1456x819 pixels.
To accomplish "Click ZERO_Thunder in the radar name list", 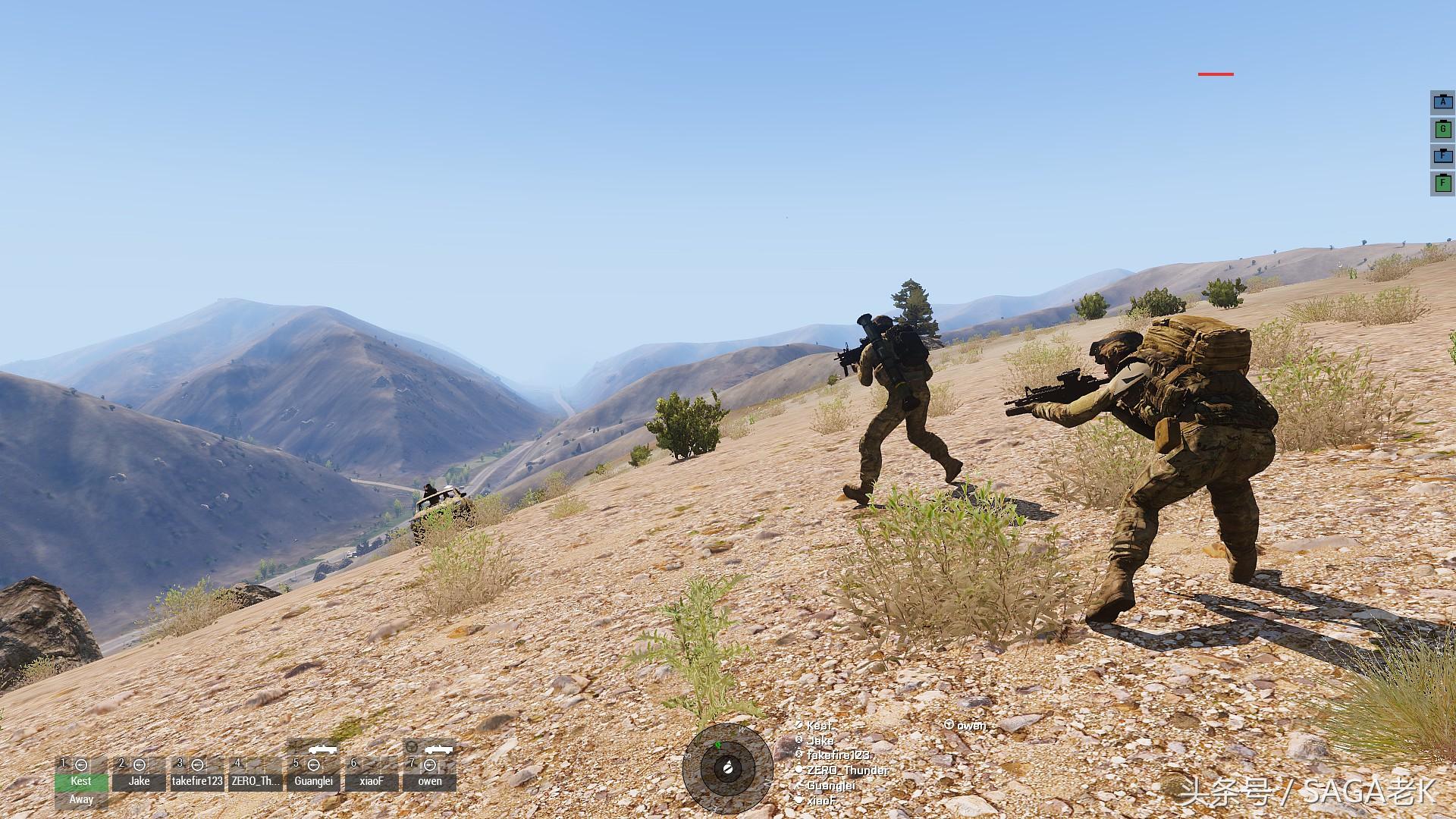I will point(847,770).
